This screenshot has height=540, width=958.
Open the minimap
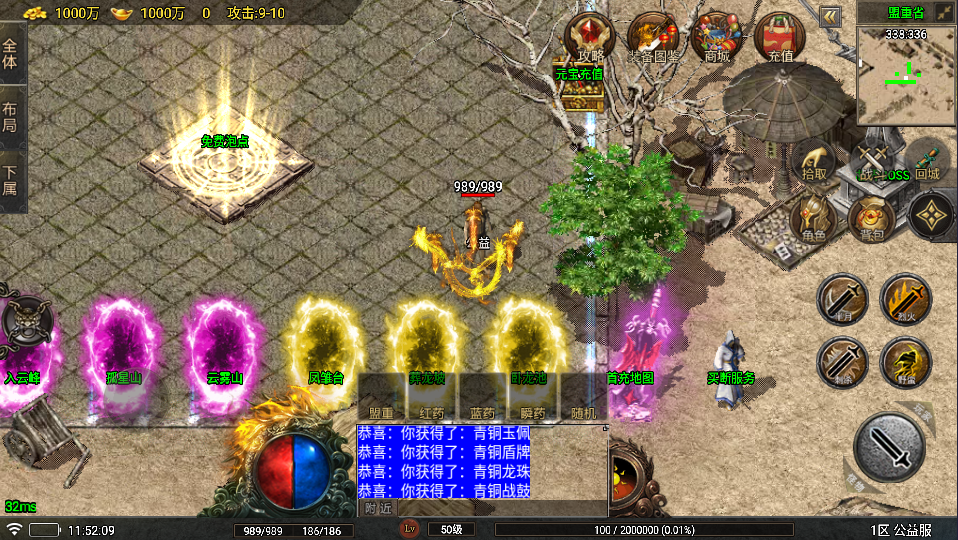[906, 74]
